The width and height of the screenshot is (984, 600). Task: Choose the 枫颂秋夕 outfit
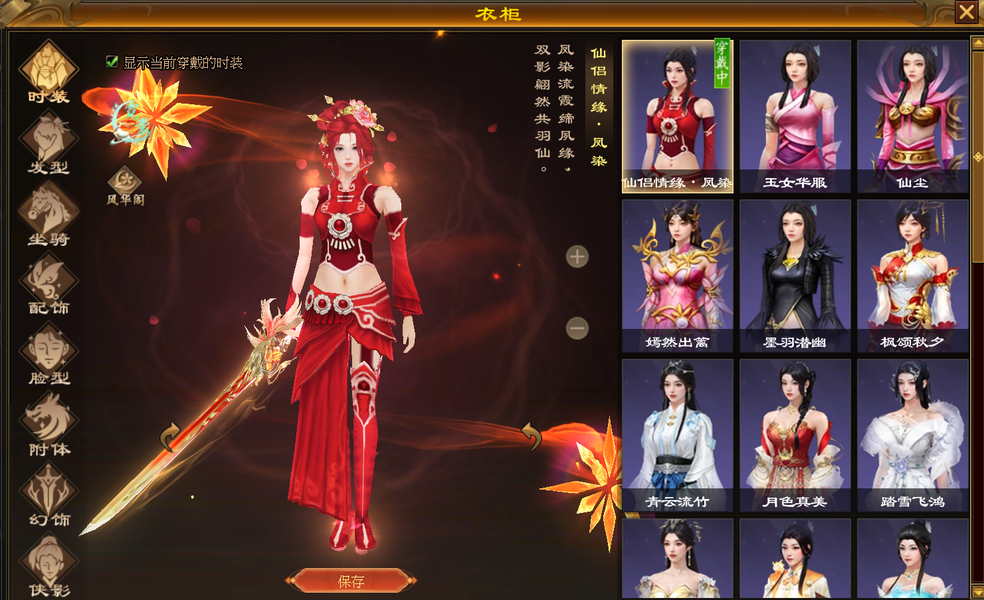tap(912, 276)
